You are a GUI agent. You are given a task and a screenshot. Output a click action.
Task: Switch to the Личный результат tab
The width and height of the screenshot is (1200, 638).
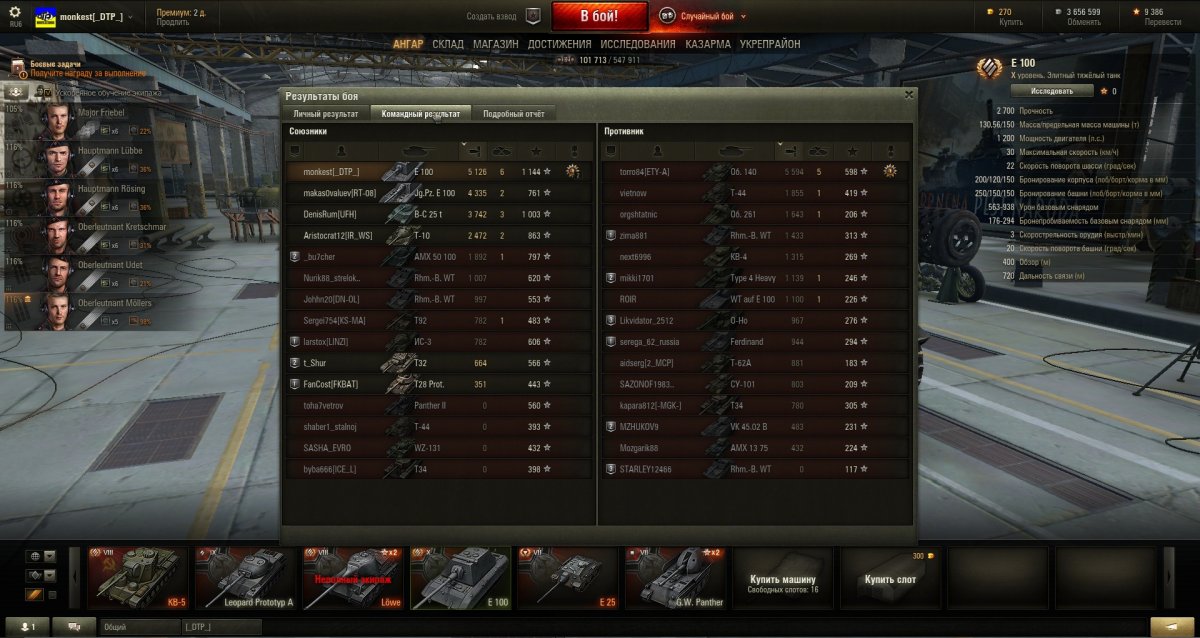point(324,114)
